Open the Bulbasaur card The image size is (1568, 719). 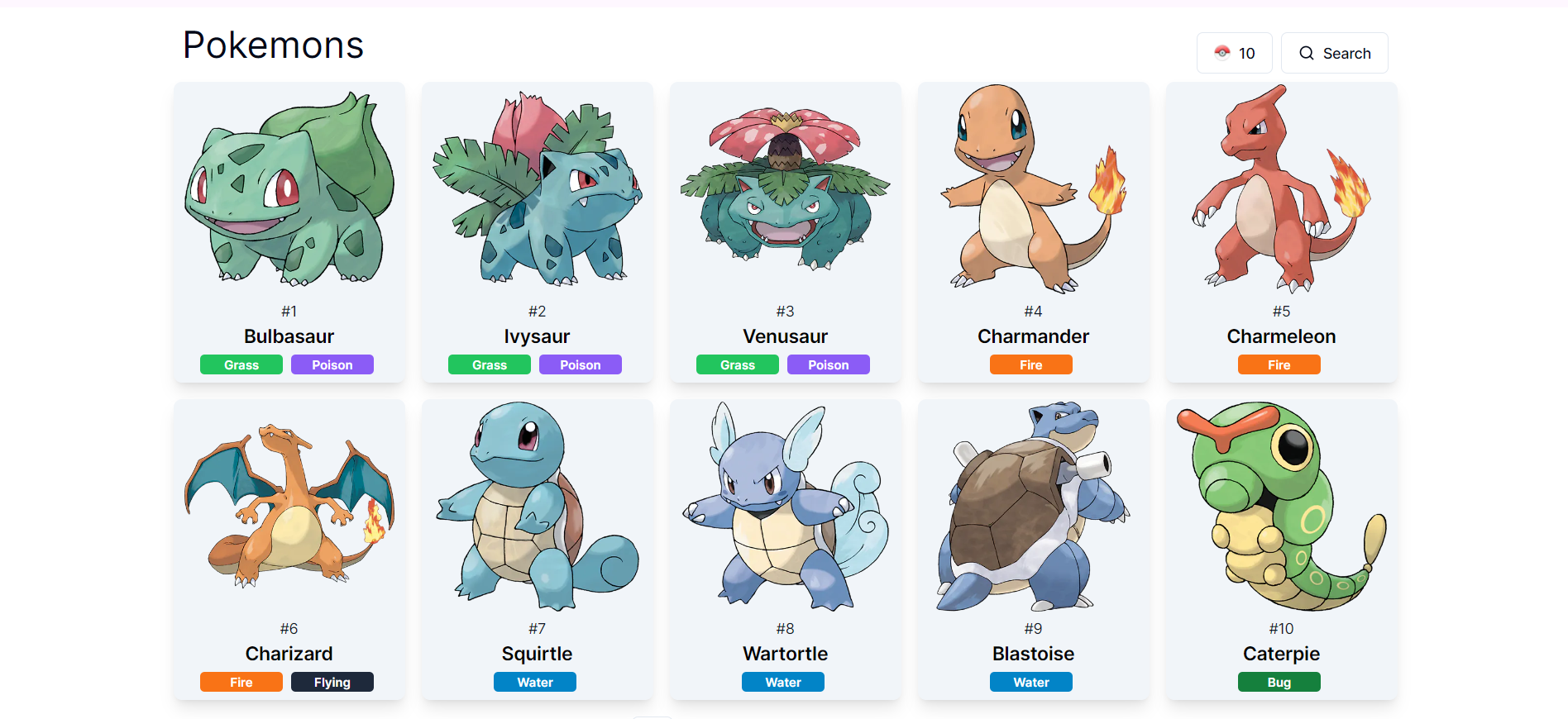[x=289, y=231]
